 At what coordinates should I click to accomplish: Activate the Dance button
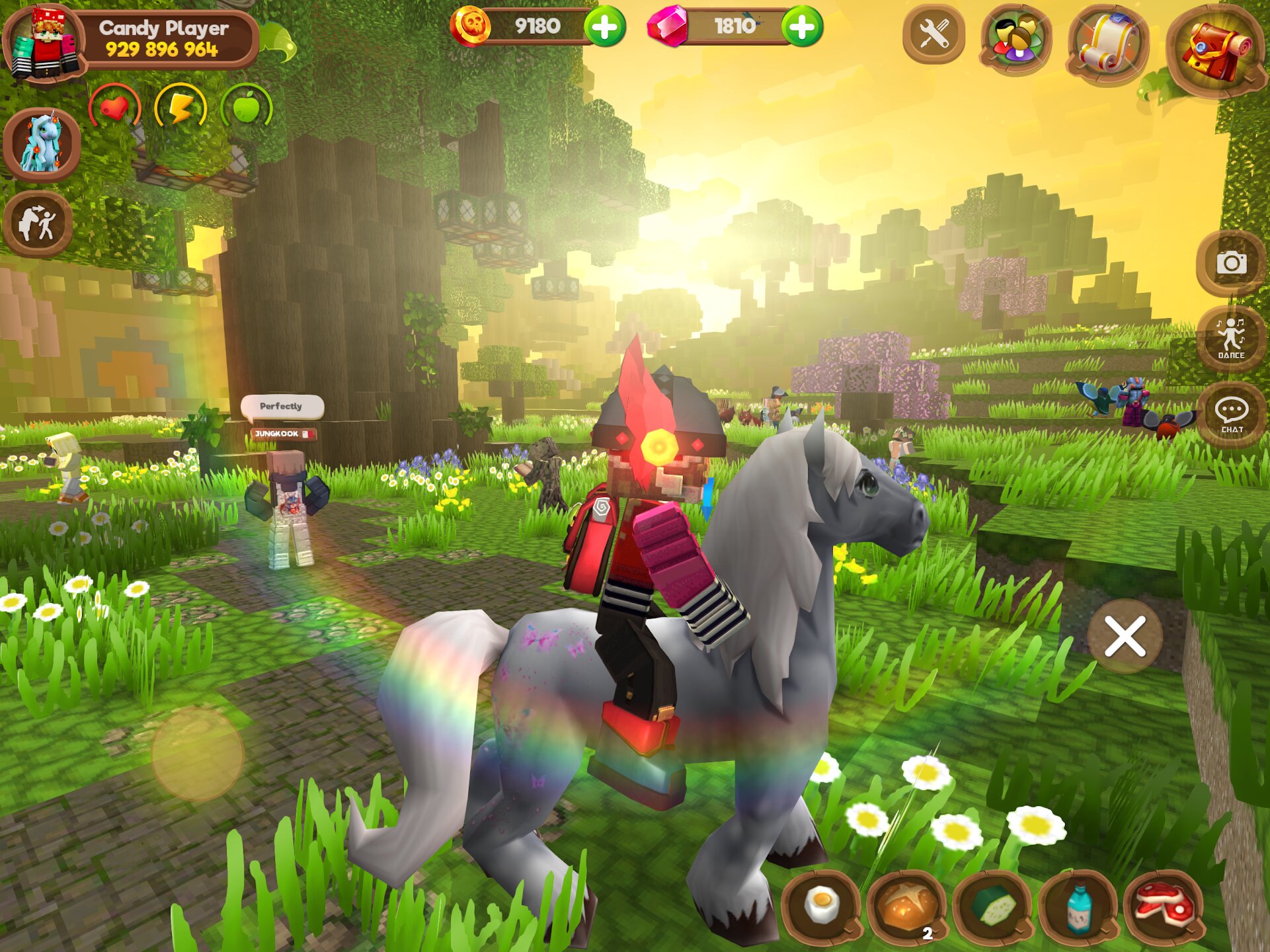point(1231,338)
